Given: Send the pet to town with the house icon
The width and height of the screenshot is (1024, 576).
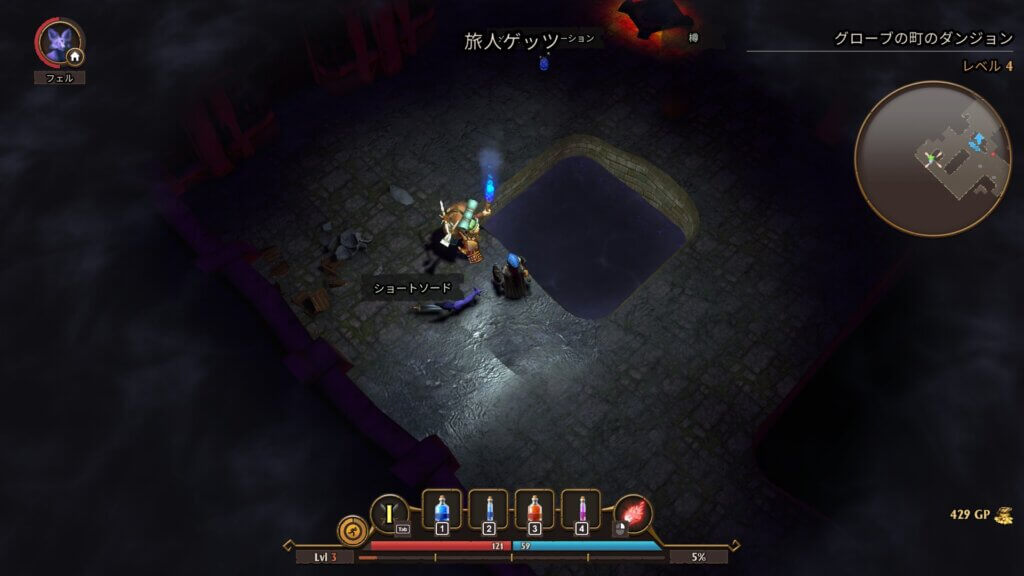Looking at the screenshot, I should pyautogui.click(x=75, y=57).
